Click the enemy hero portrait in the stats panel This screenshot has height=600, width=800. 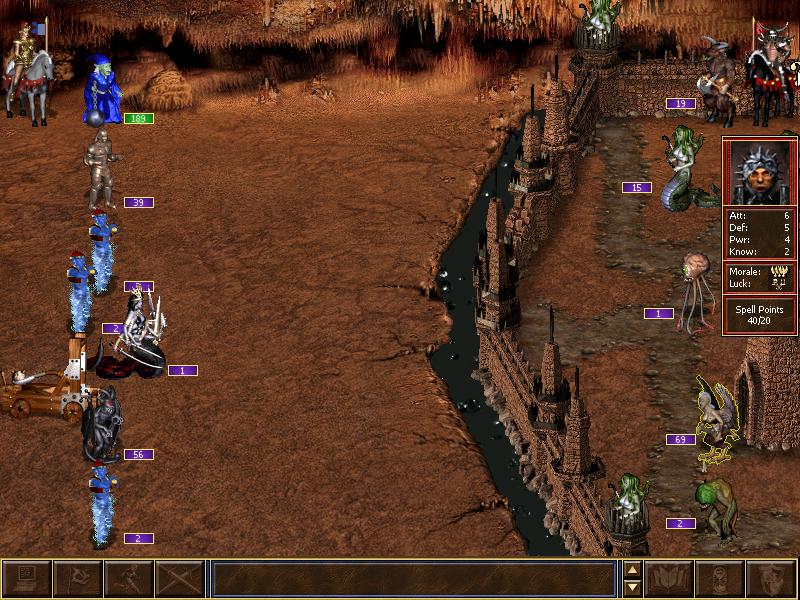coord(759,173)
